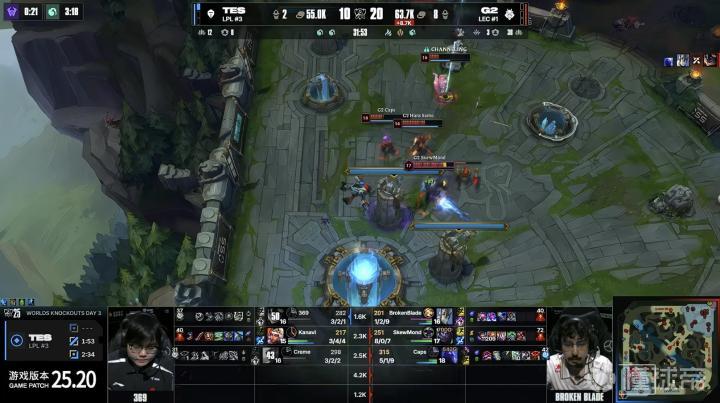Click the Broken Blade player camera thumbnail
The image size is (720, 403).
(581, 356)
